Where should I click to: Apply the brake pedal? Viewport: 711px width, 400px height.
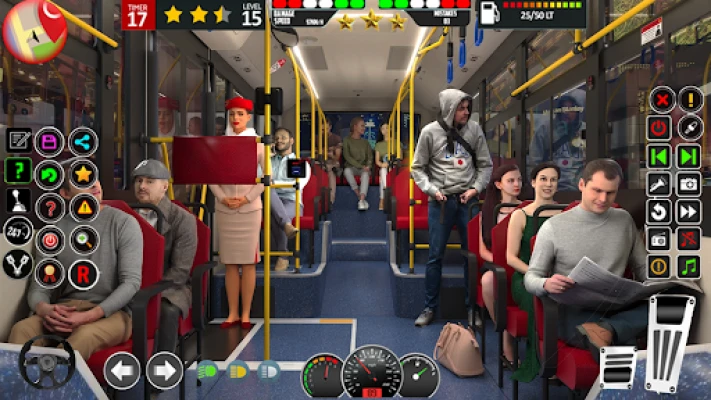pos(616,371)
